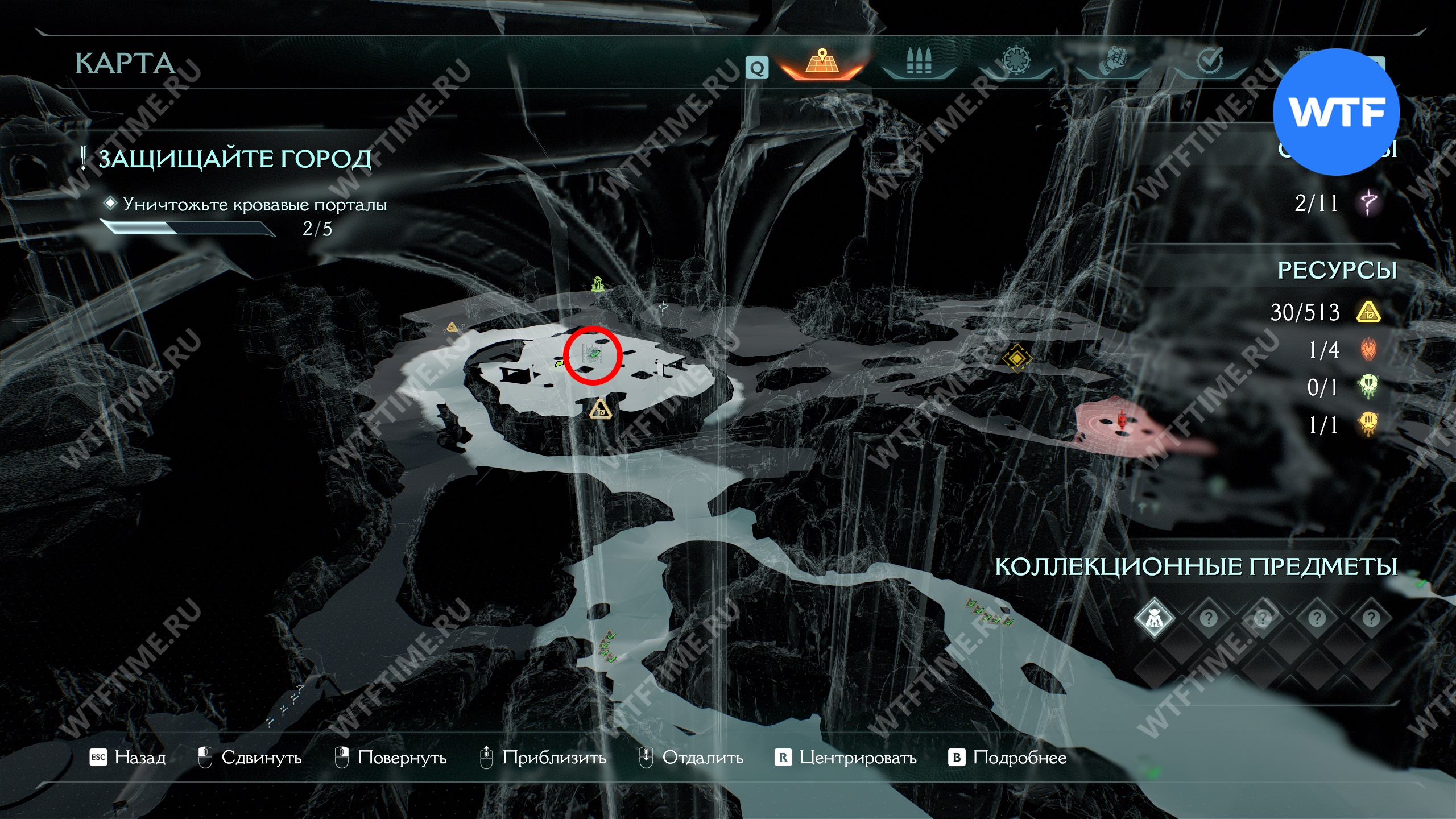Switch to the bullets arsenal tab
Viewport: 1456px width, 819px height.
tap(919, 63)
